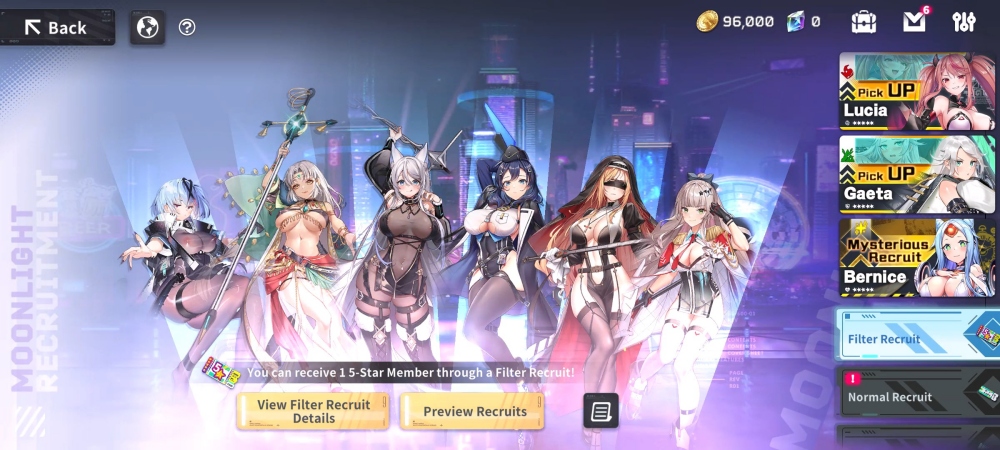The width and height of the screenshot is (1000, 450).
Task: Select the Lucia Pick UP banner
Action: 917,91
